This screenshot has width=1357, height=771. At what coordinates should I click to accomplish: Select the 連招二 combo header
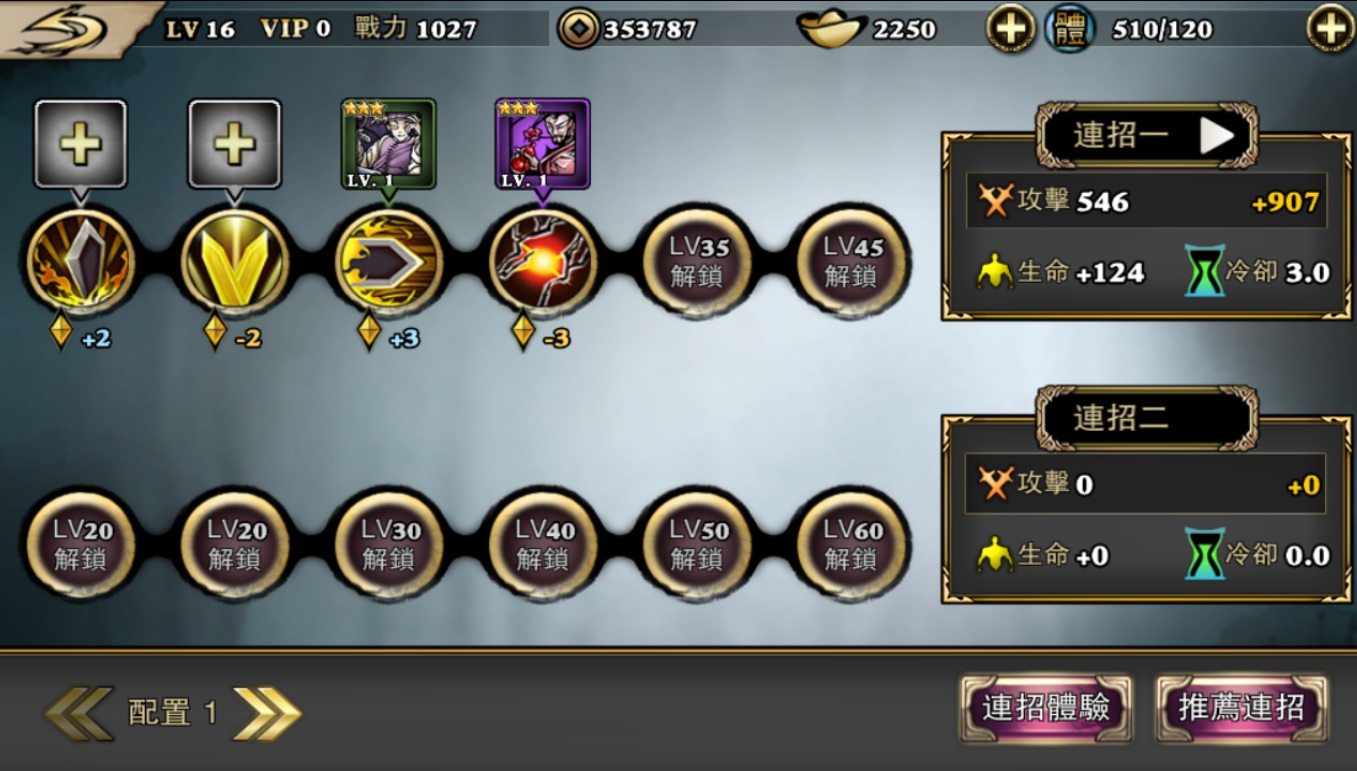pos(1146,417)
